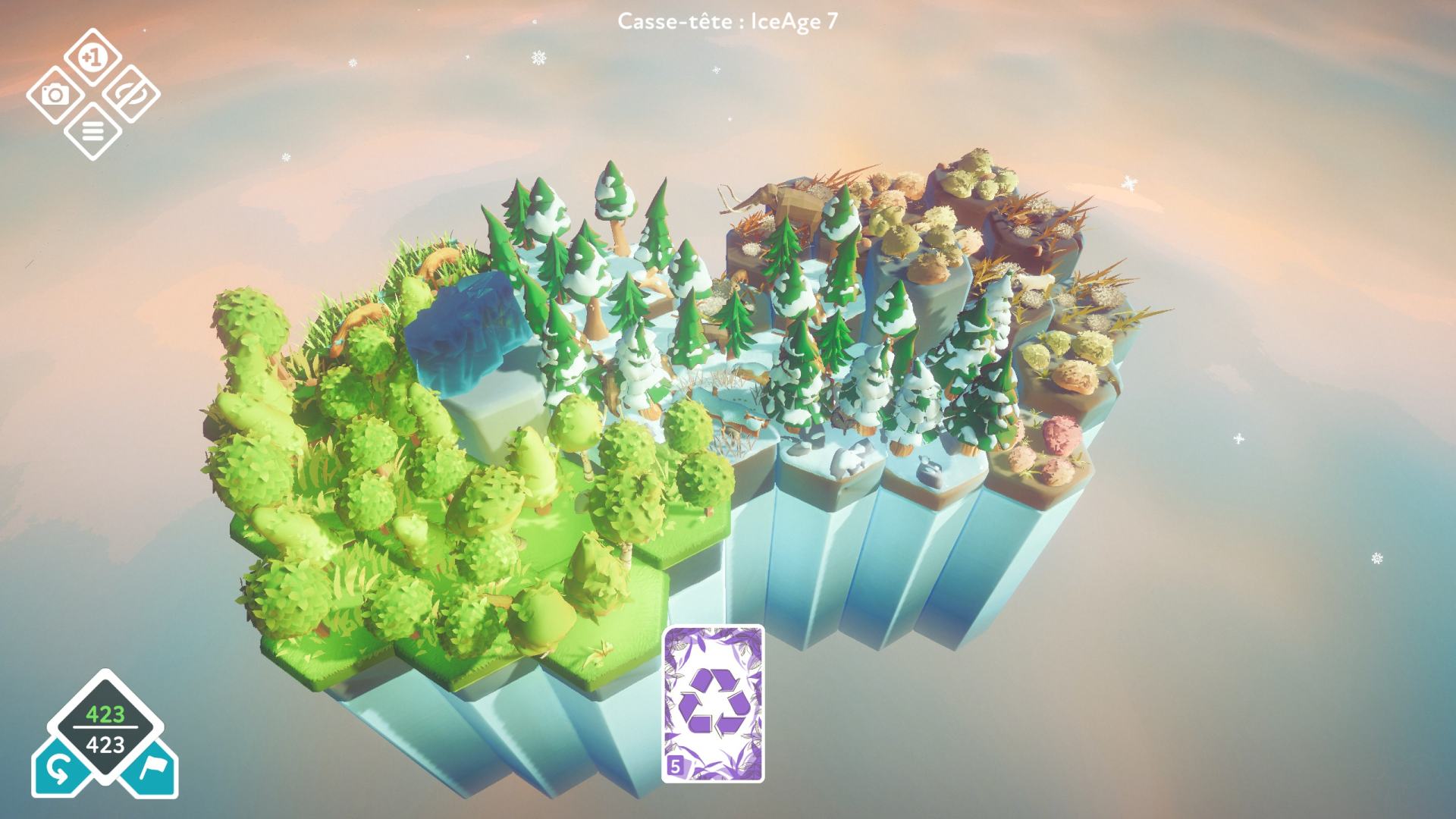Click the +1 diamond button
This screenshot has width=1456, height=819.
point(93,57)
